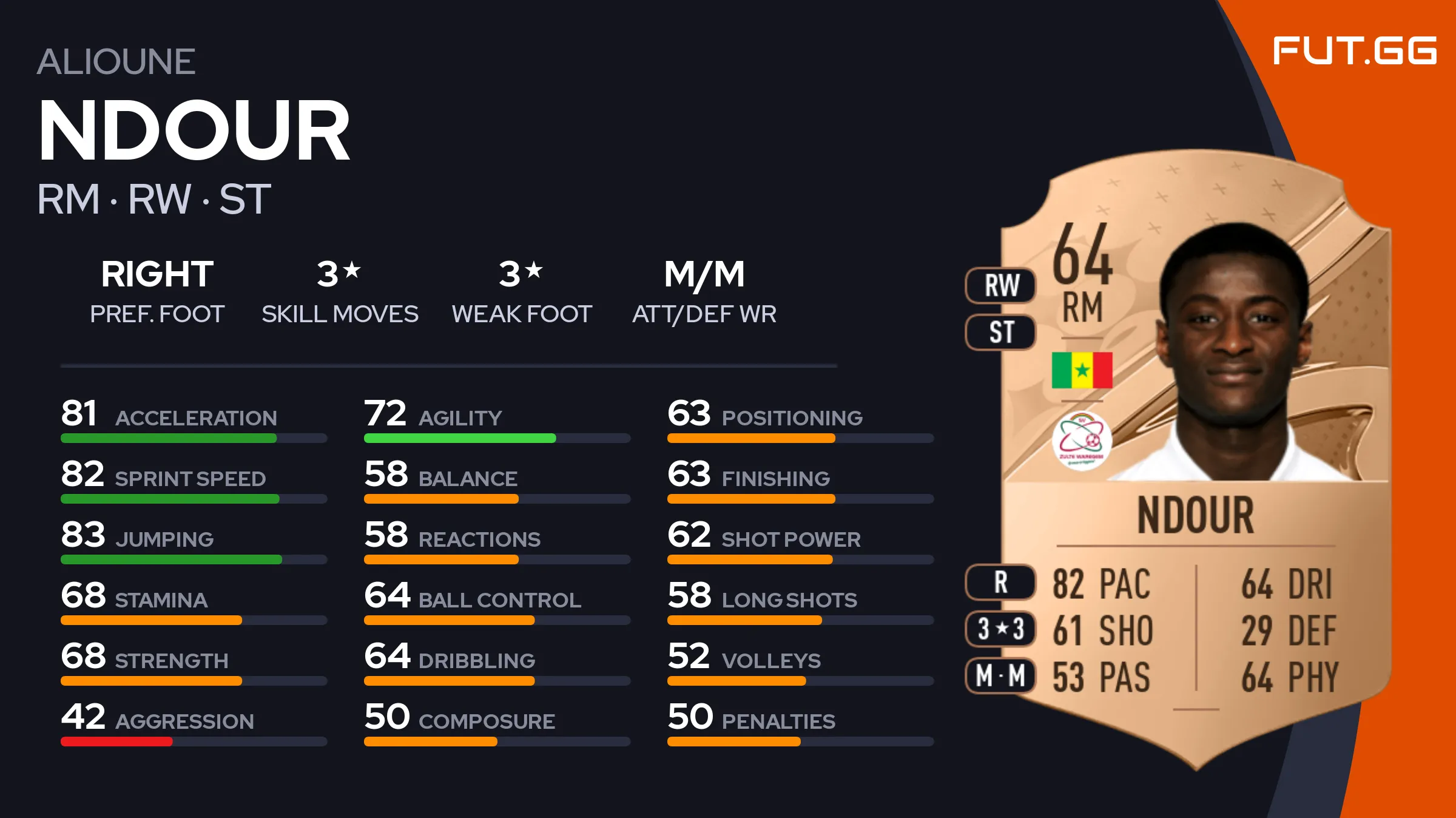1456x818 pixels.
Task: Click the Senegal flag on the card
Action: 1082,370
